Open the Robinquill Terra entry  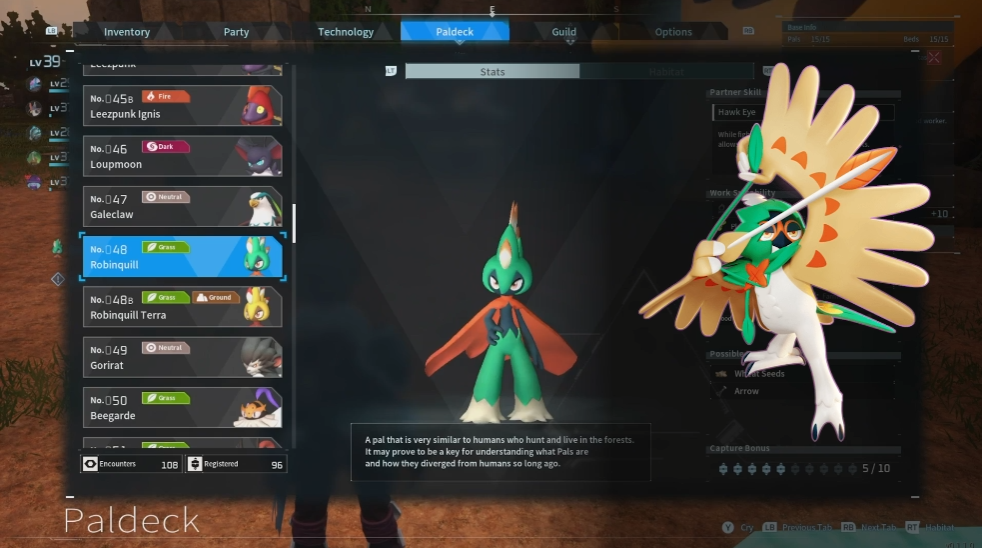(x=181, y=307)
